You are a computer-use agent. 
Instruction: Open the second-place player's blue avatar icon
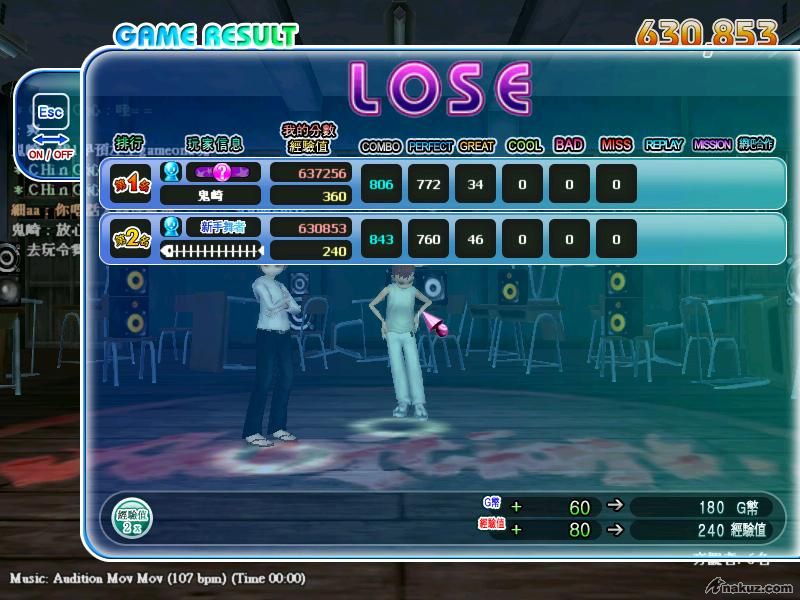tap(171, 227)
